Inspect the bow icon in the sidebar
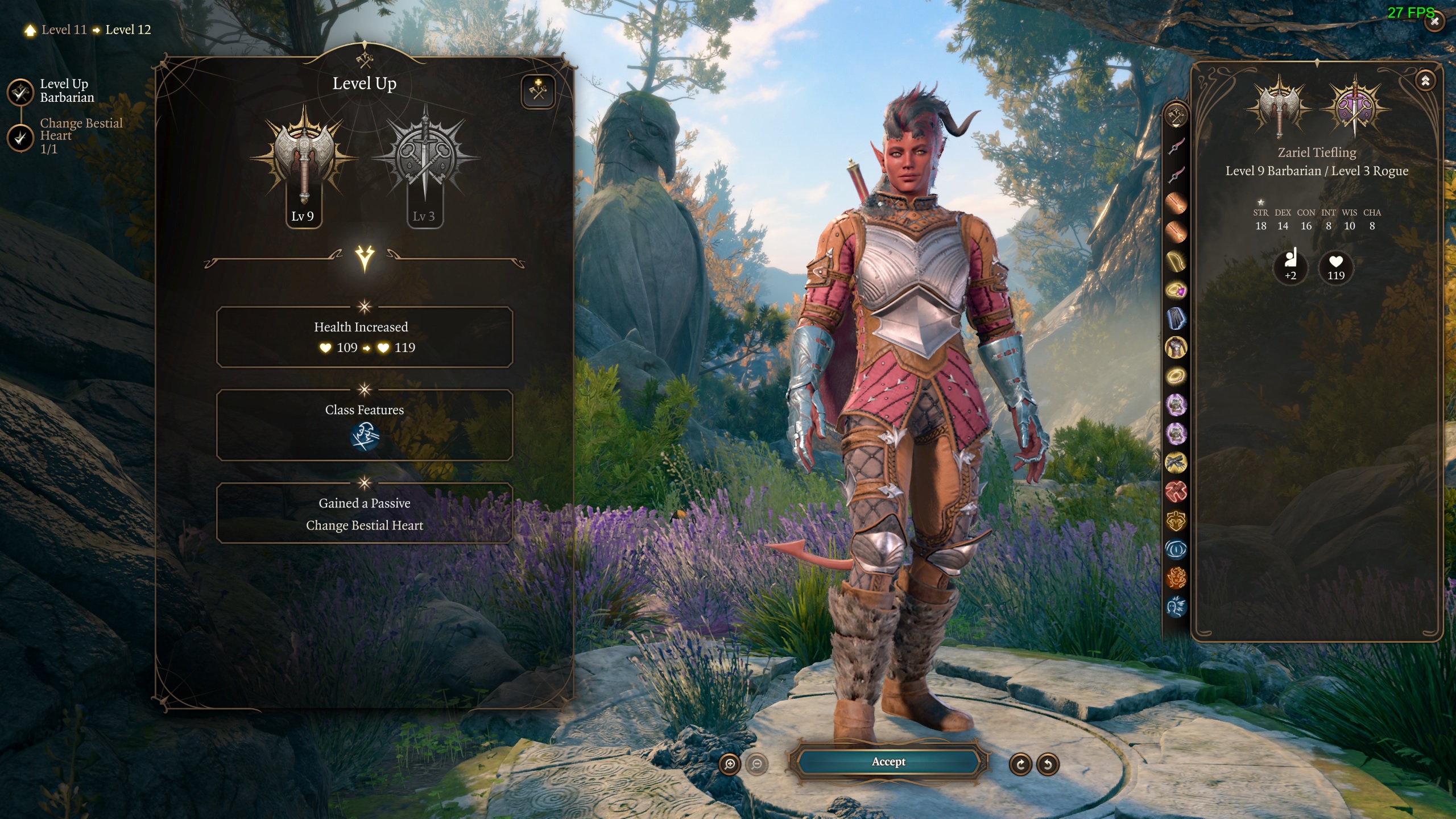The width and height of the screenshot is (1456, 819). [1176, 261]
